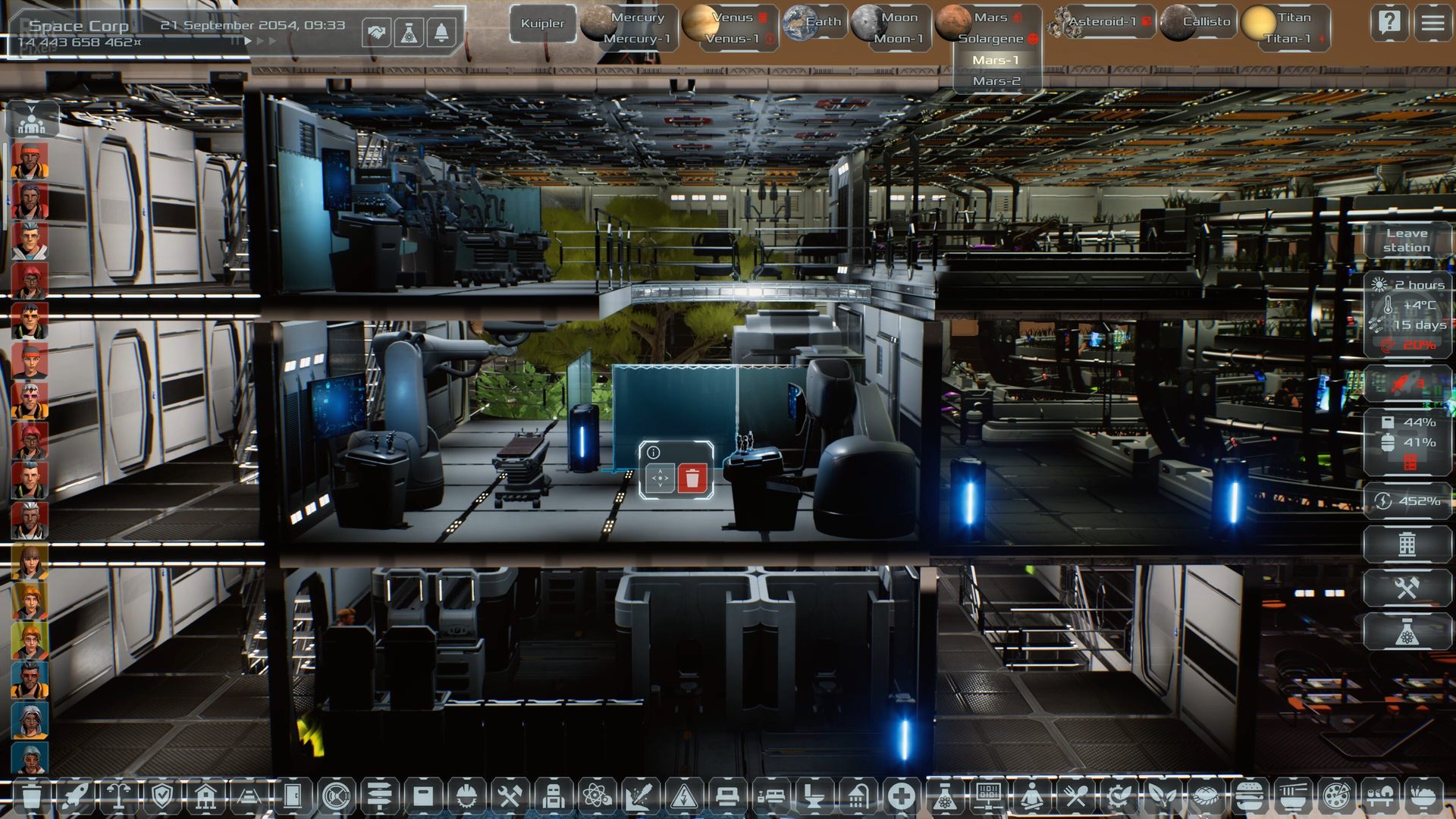Open the object info button
Image resolution: width=1456 pixels, height=819 pixels.
coord(654,453)
